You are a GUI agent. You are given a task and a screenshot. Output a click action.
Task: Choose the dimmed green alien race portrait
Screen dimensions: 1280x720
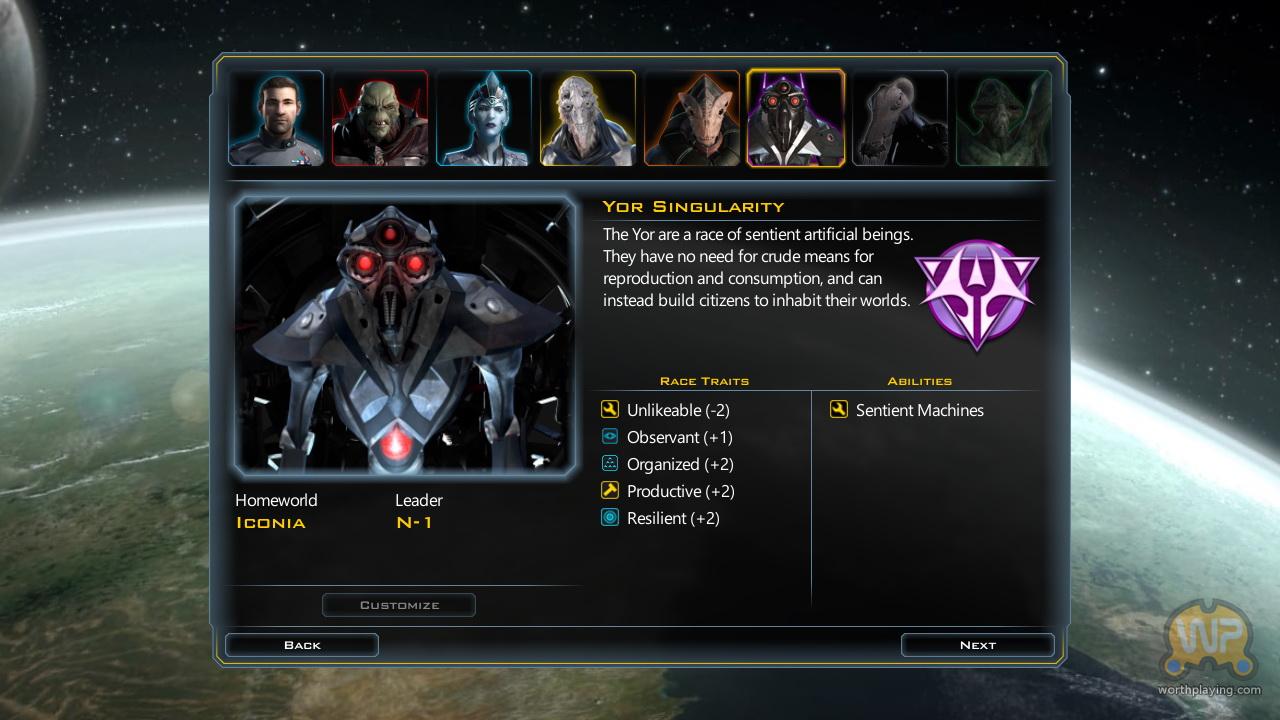click(x=1004, y=118)
